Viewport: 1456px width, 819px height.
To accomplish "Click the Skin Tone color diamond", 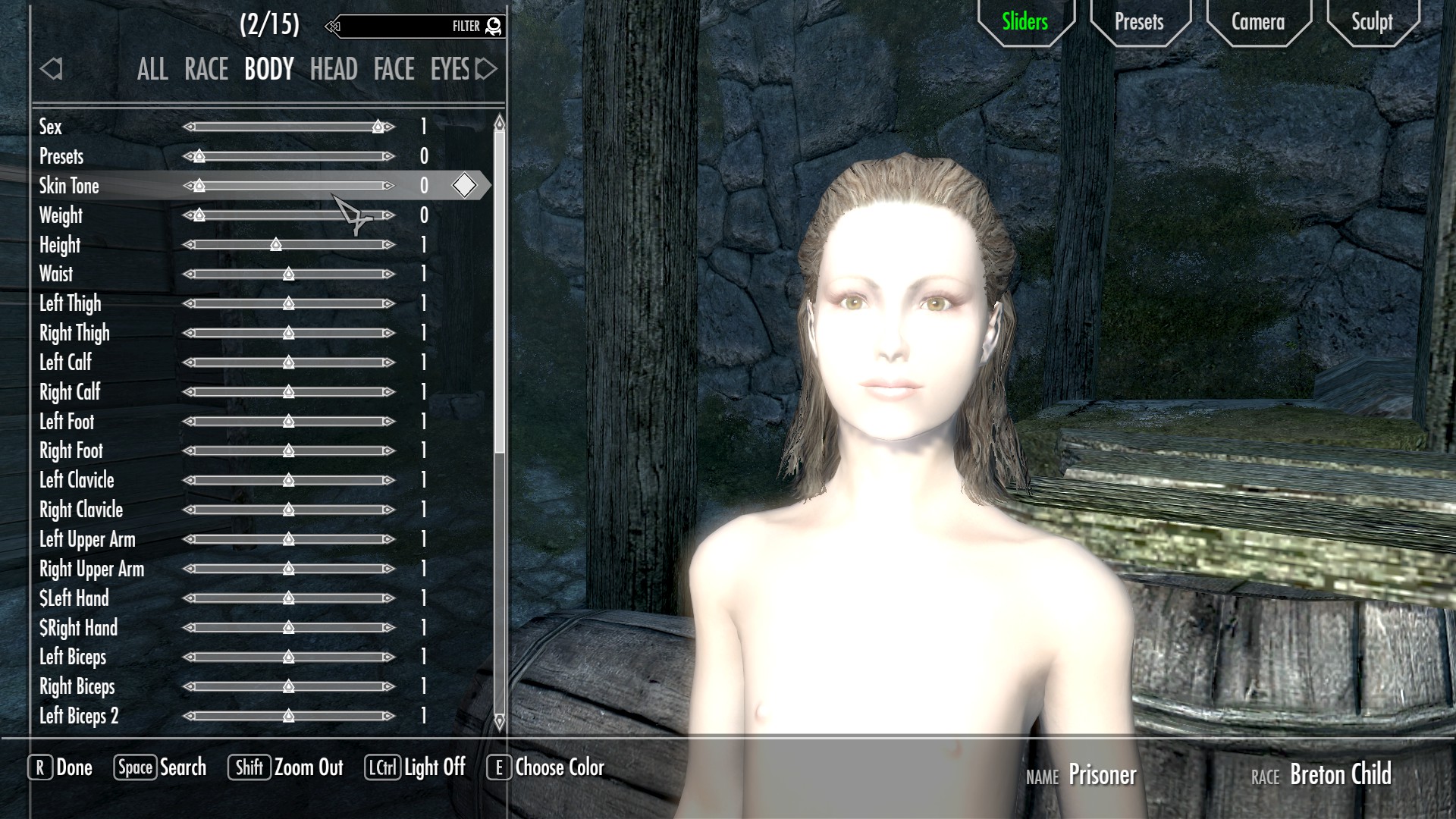I will pyautogui.click(x=464, y=185).
